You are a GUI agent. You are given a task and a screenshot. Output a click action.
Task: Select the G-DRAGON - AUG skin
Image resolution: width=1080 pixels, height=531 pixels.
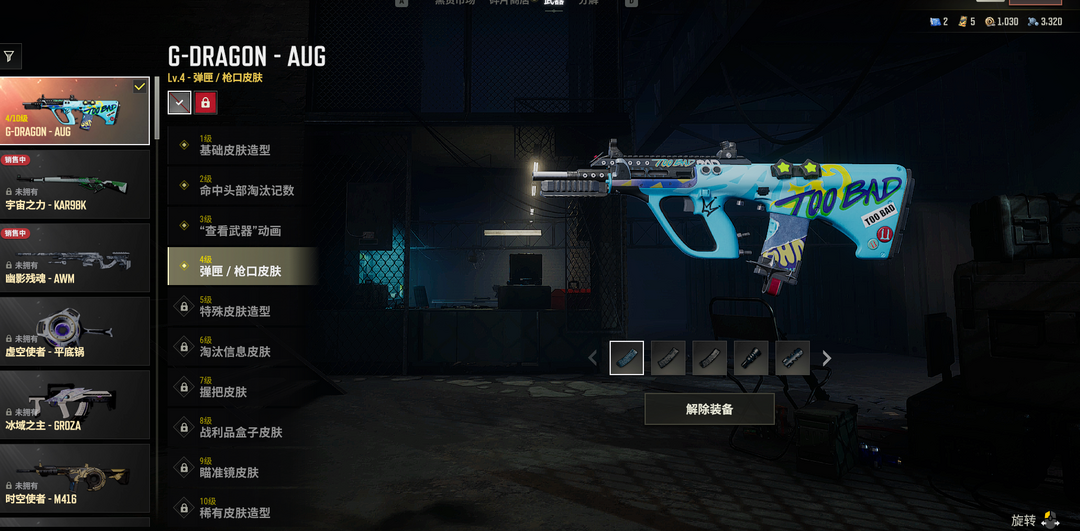[x=75, y=111]
